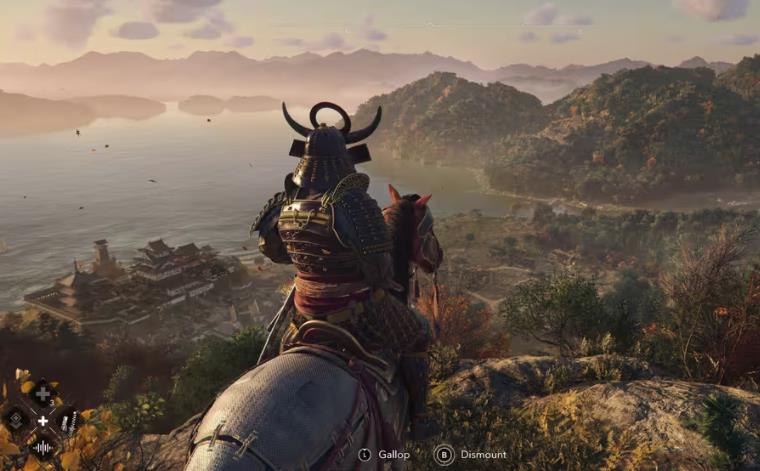Choose the stacked diamond quick-slot icon

(16, 420)
